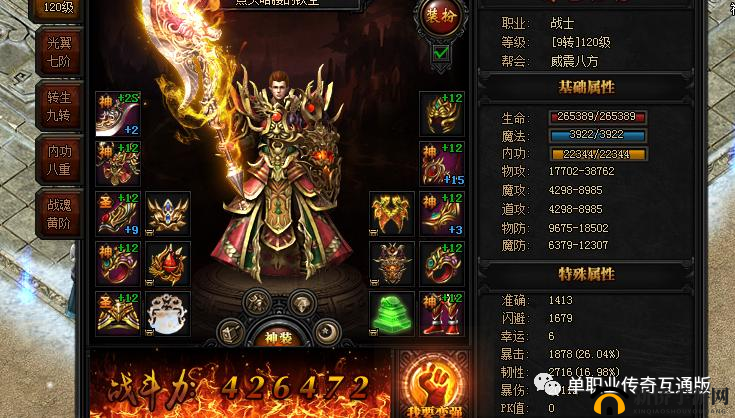
Task: Select the bracer slot marked +9
Action: click(x=117, y=213)
